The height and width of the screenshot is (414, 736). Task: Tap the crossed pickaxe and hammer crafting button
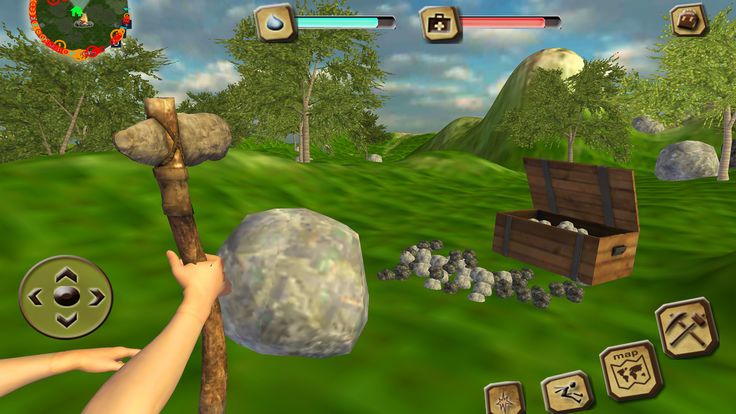tap(686, 328)
